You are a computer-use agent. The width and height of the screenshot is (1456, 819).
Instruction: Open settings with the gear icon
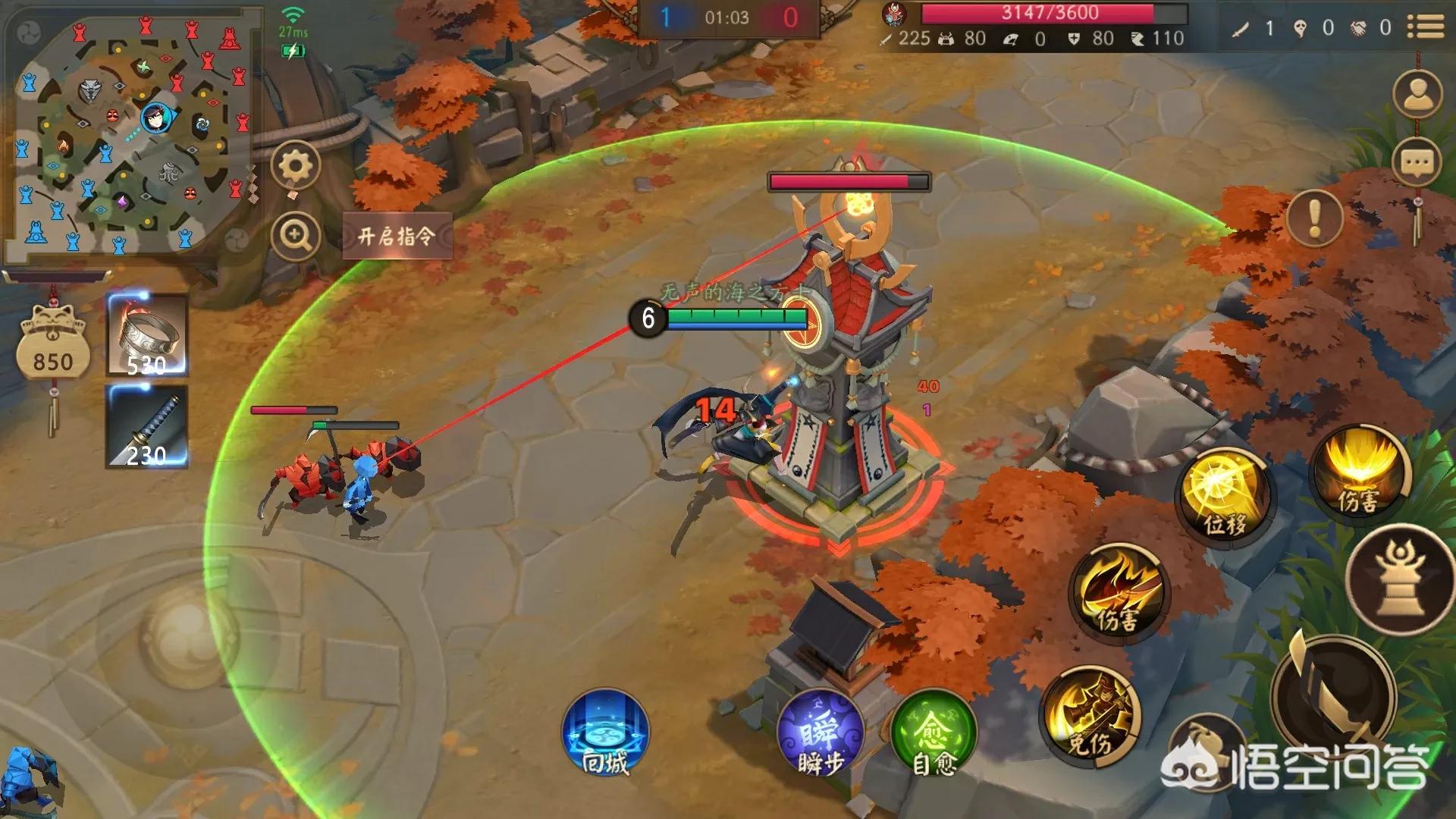click(296, 165)
